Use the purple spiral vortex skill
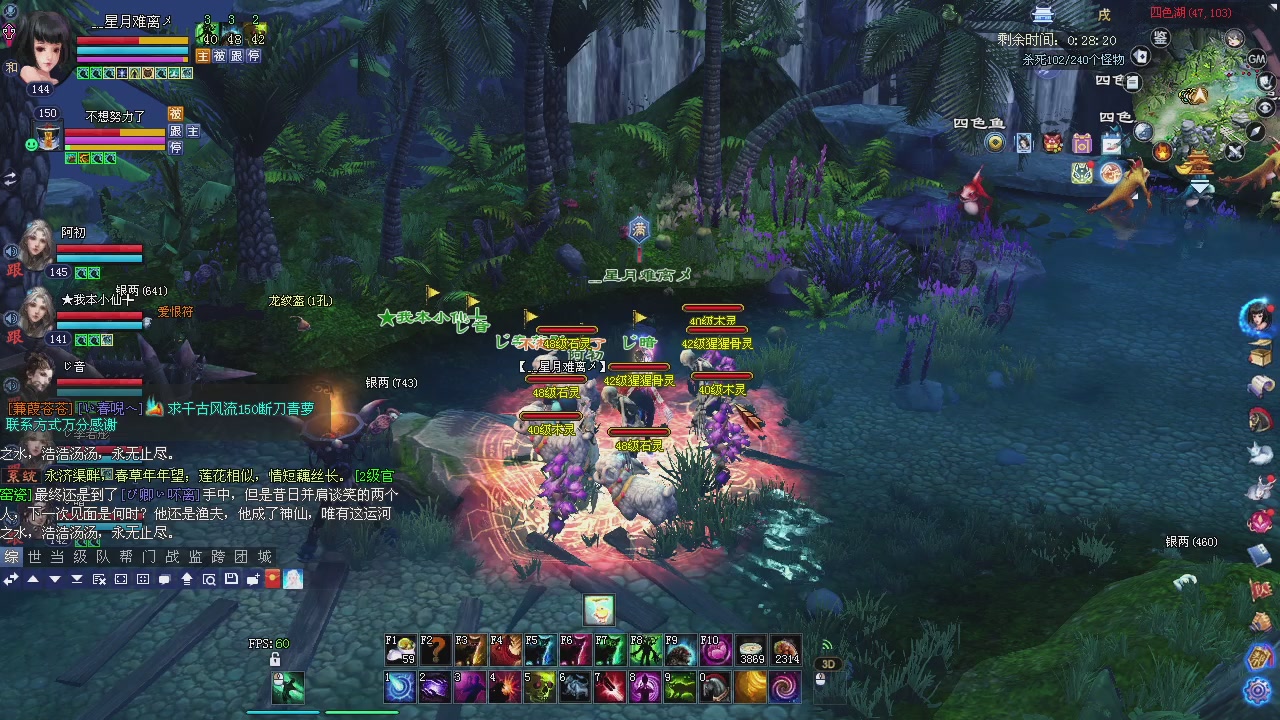1280x720 pixels. [x=785, y=687]
